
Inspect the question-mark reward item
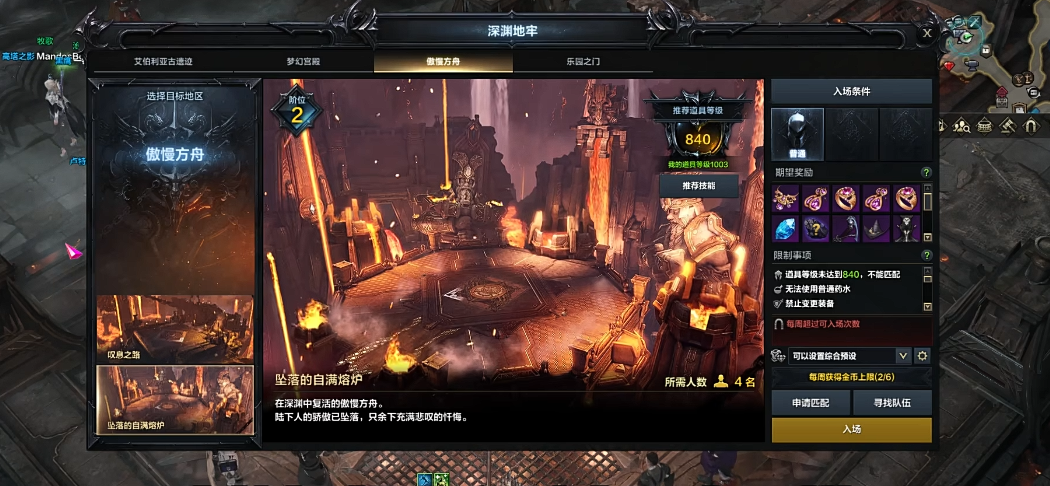point(816,228)
